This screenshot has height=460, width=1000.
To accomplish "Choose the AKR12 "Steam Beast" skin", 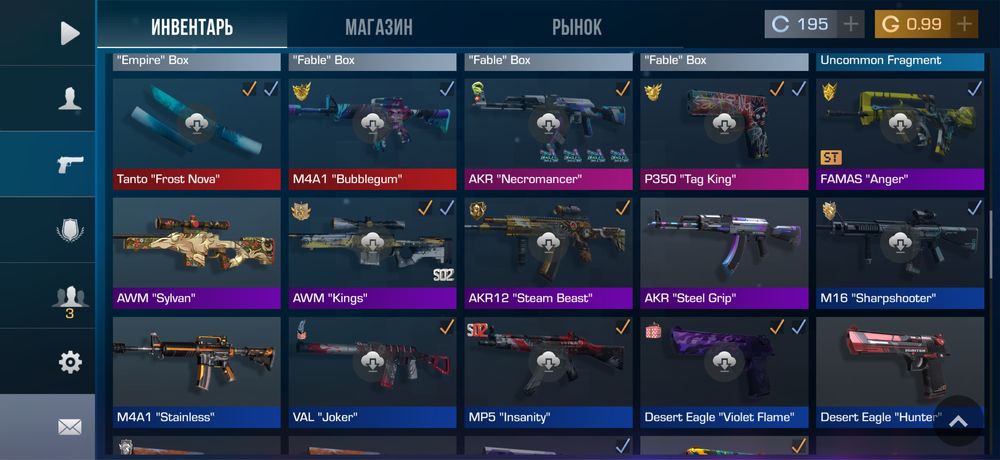I will 548,253.
